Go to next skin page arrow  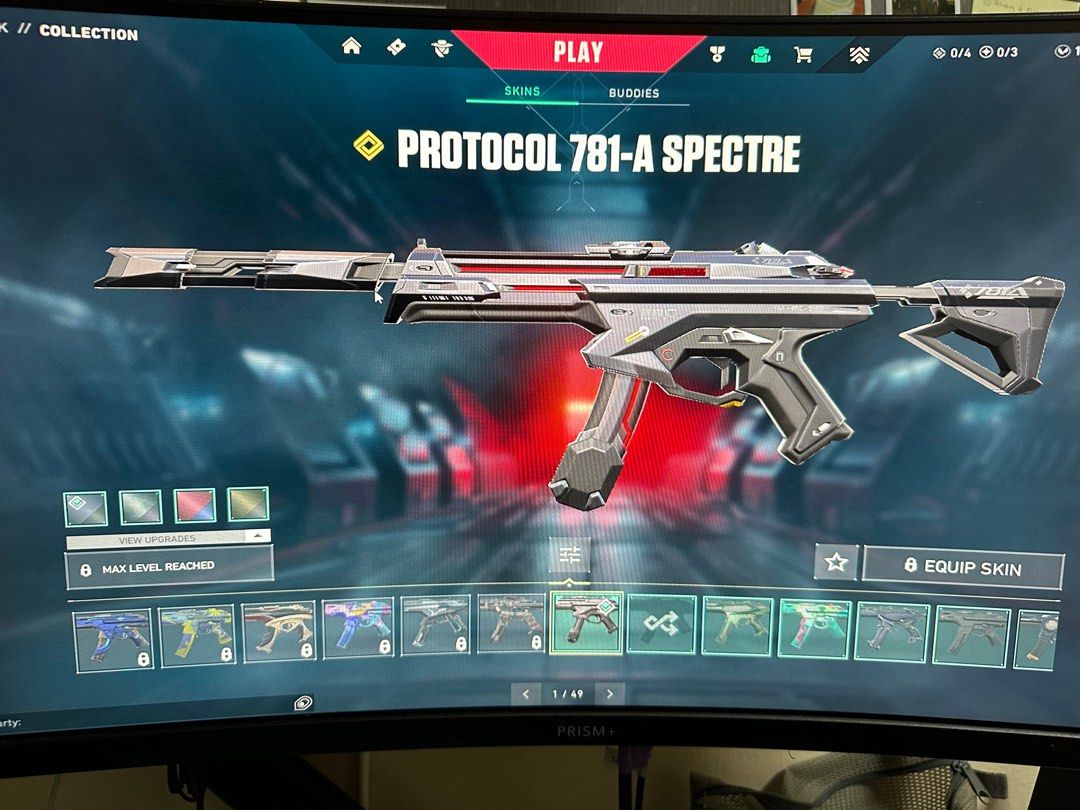610,693
